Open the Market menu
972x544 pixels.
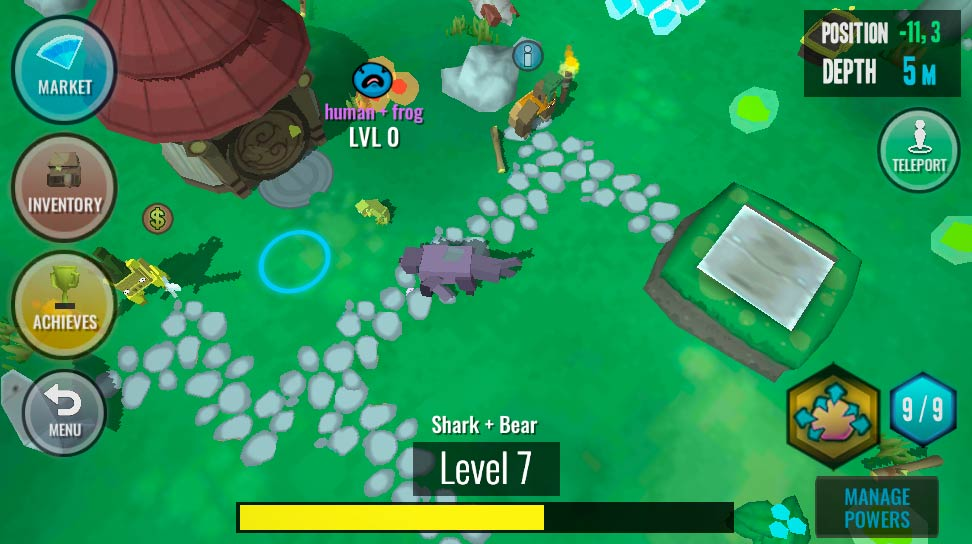(x=65, y=70)
